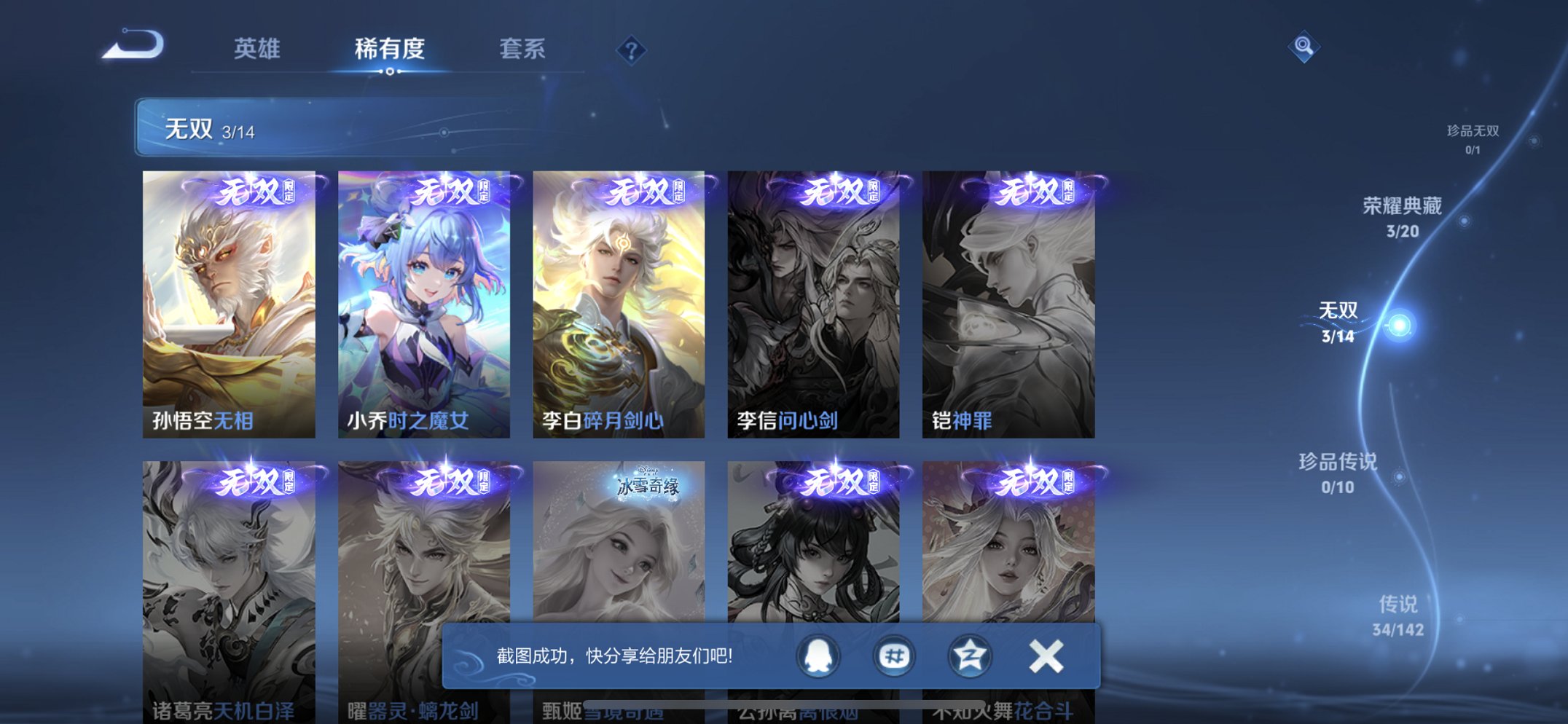Switch to the 套系 tab

[x=522, y=48]
